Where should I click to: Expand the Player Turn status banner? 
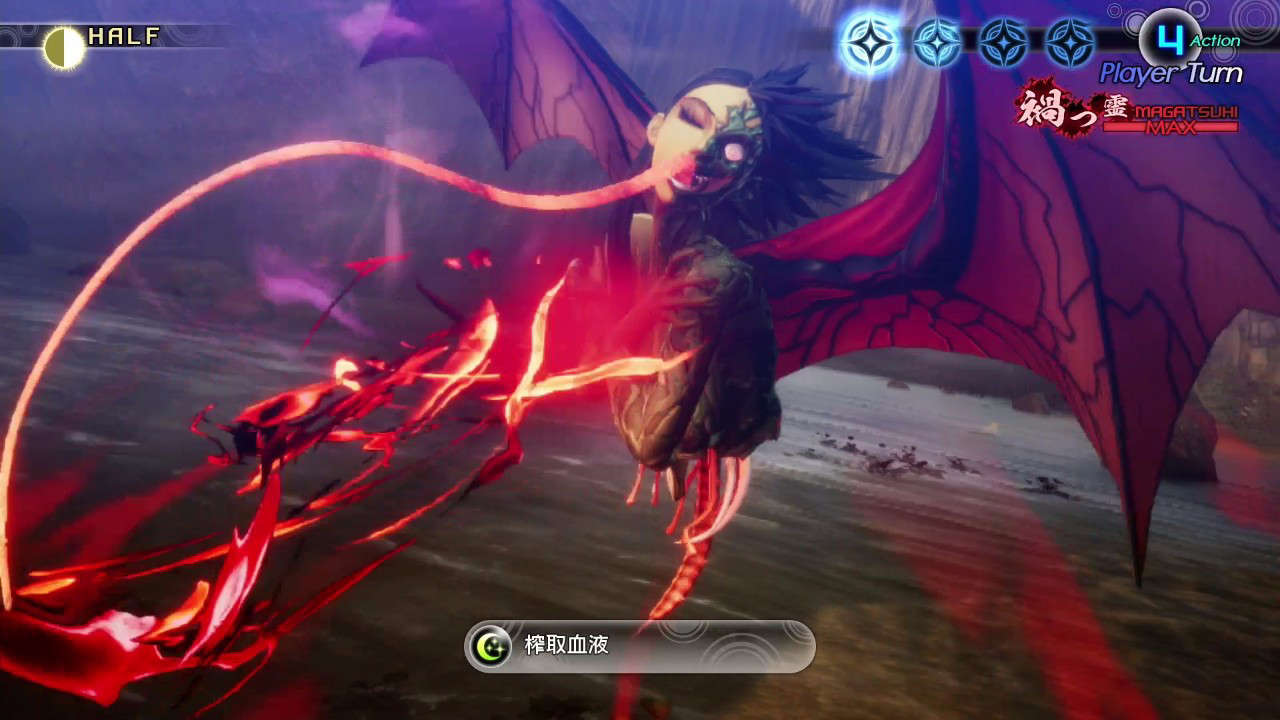tap(1170, 72)
